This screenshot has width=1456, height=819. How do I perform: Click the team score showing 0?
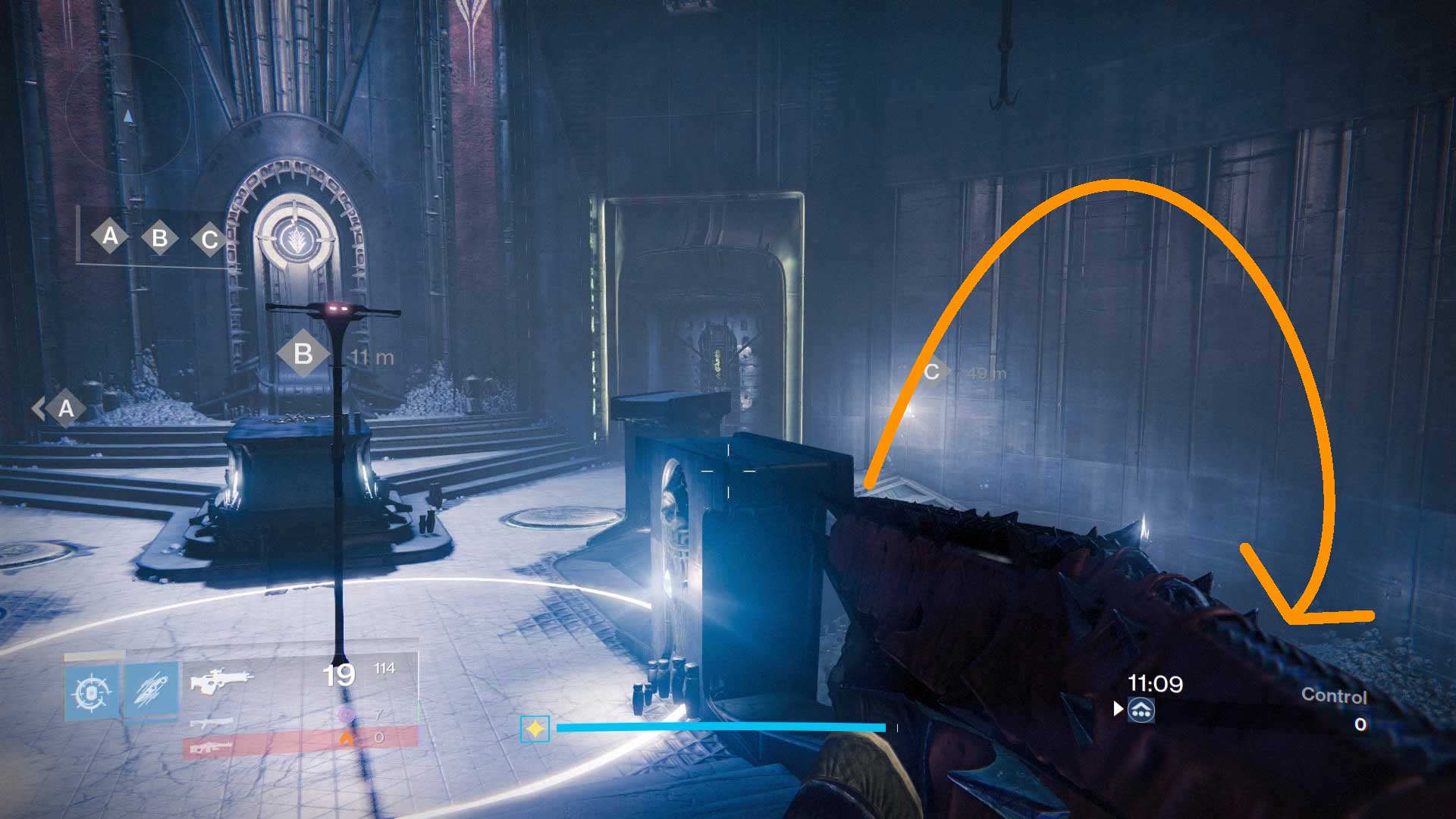(1360, 723)
